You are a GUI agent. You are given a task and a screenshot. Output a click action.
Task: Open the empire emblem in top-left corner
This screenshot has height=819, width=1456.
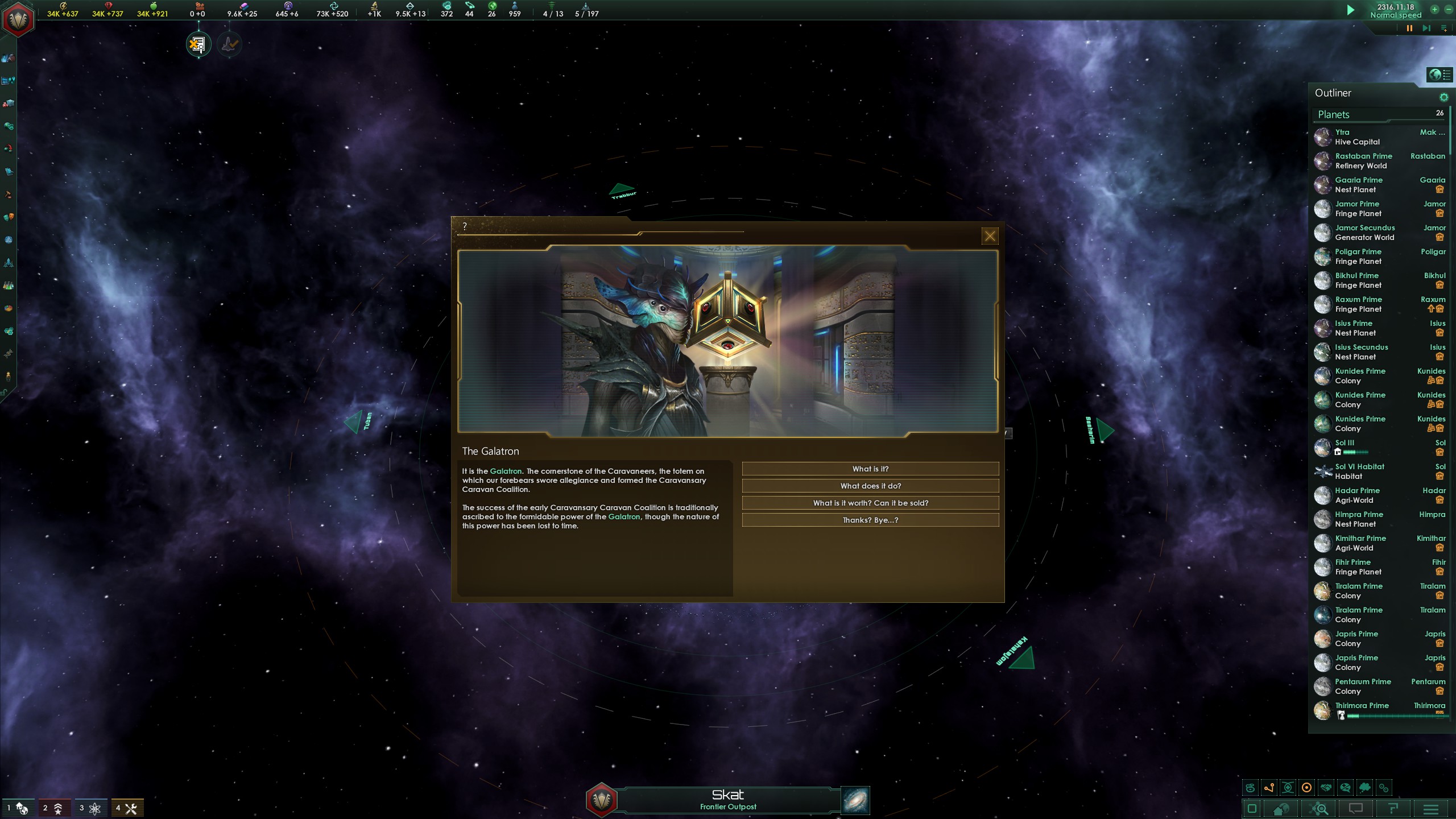pos(18,19)
